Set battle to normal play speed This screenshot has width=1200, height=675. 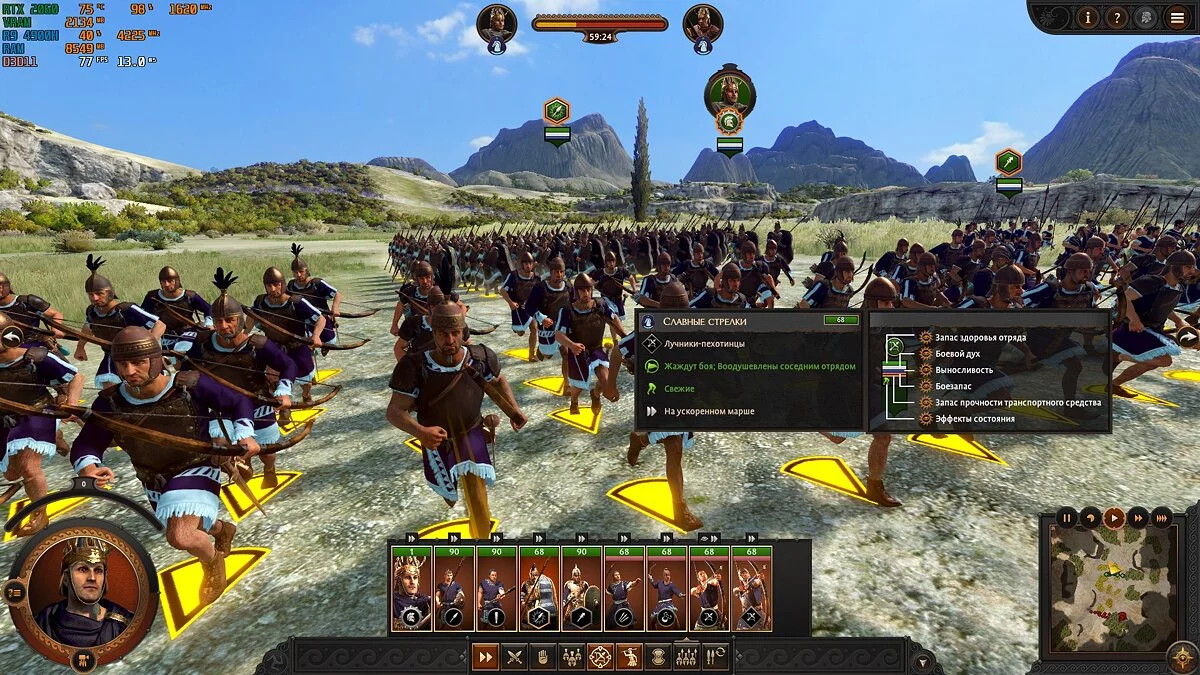(x=1113, y=518)
